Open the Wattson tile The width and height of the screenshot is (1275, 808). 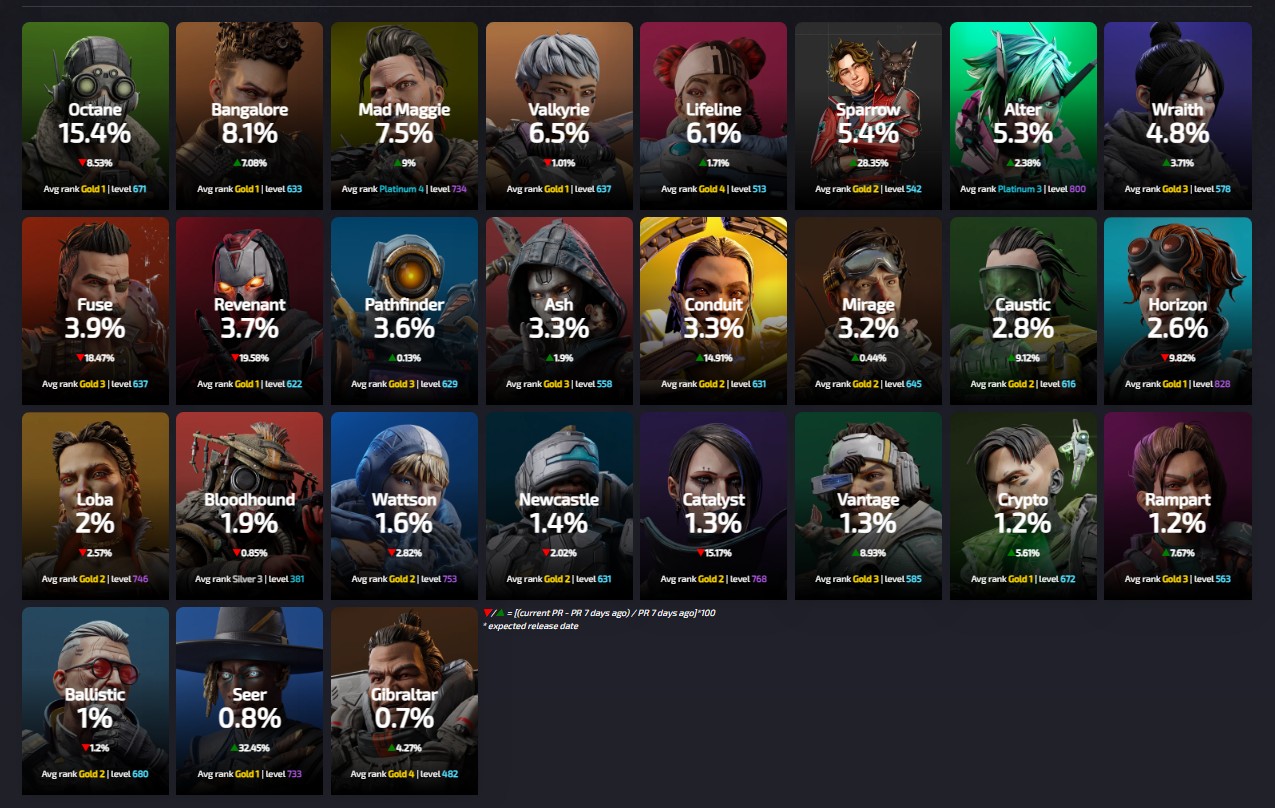point(404,506)
